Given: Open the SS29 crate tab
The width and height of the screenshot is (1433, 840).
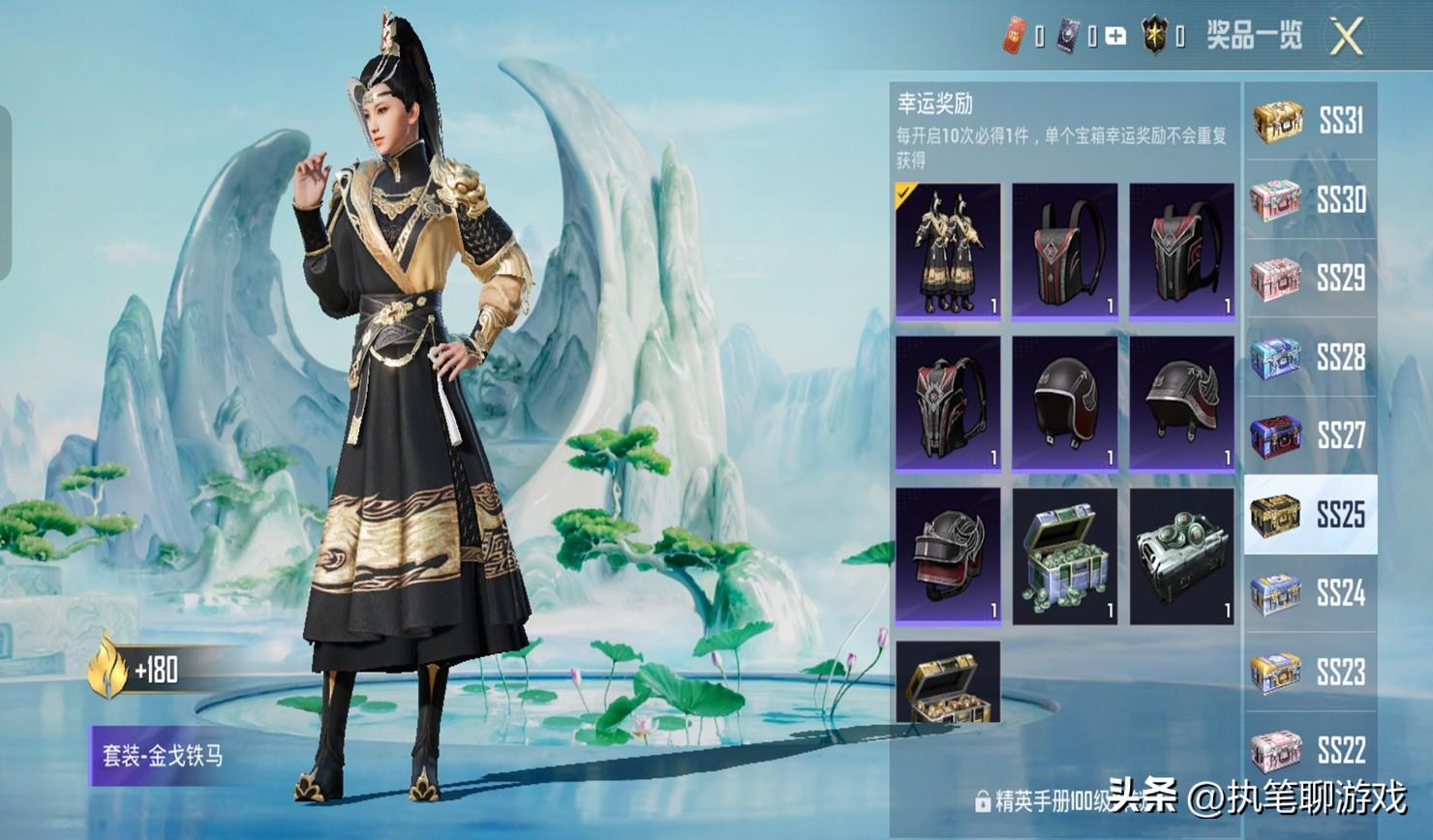Looking at the screenshot, I should (1310, 279).
